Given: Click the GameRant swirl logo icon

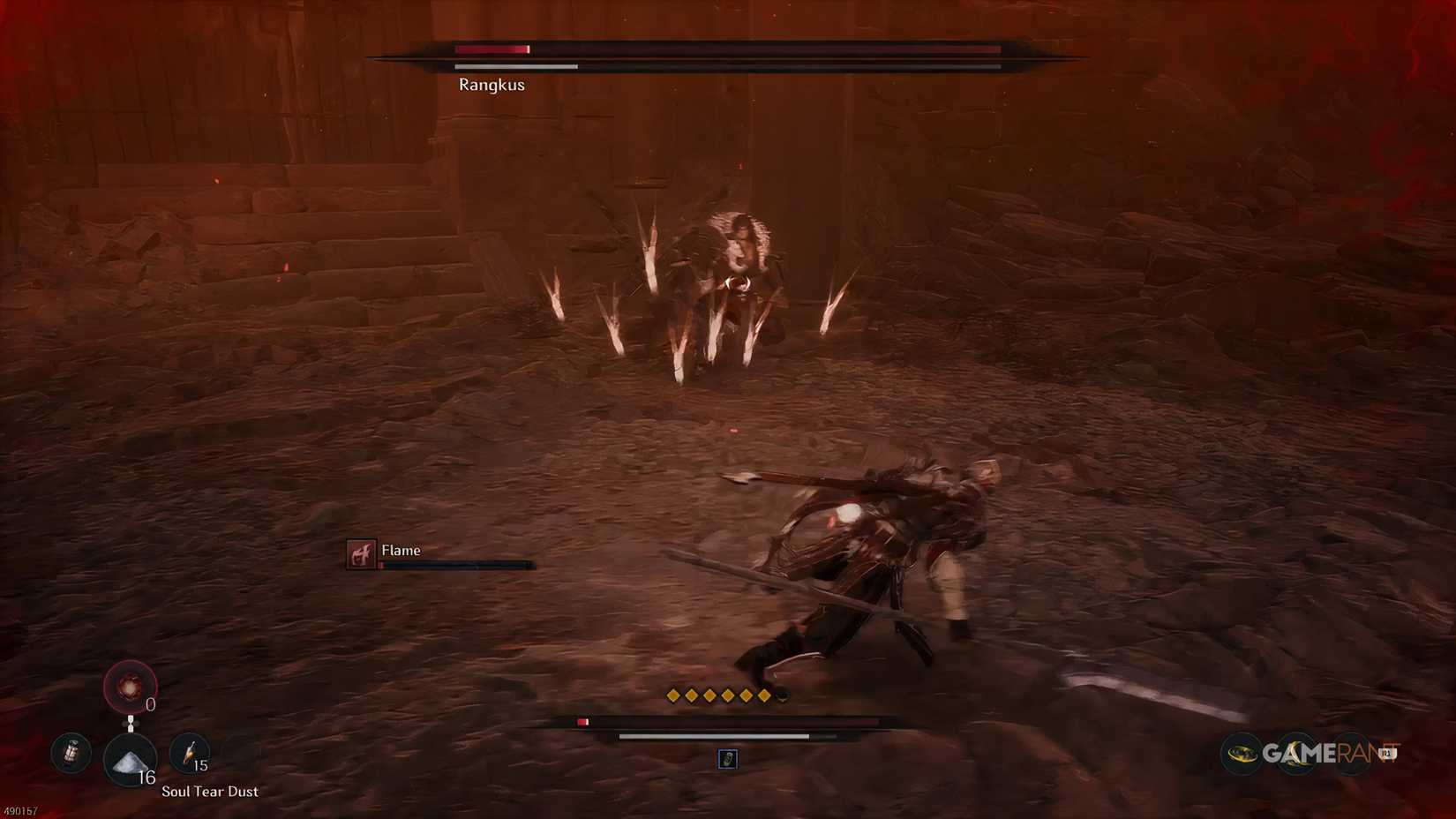Looking at the screenshot, I should point(1242,754).
